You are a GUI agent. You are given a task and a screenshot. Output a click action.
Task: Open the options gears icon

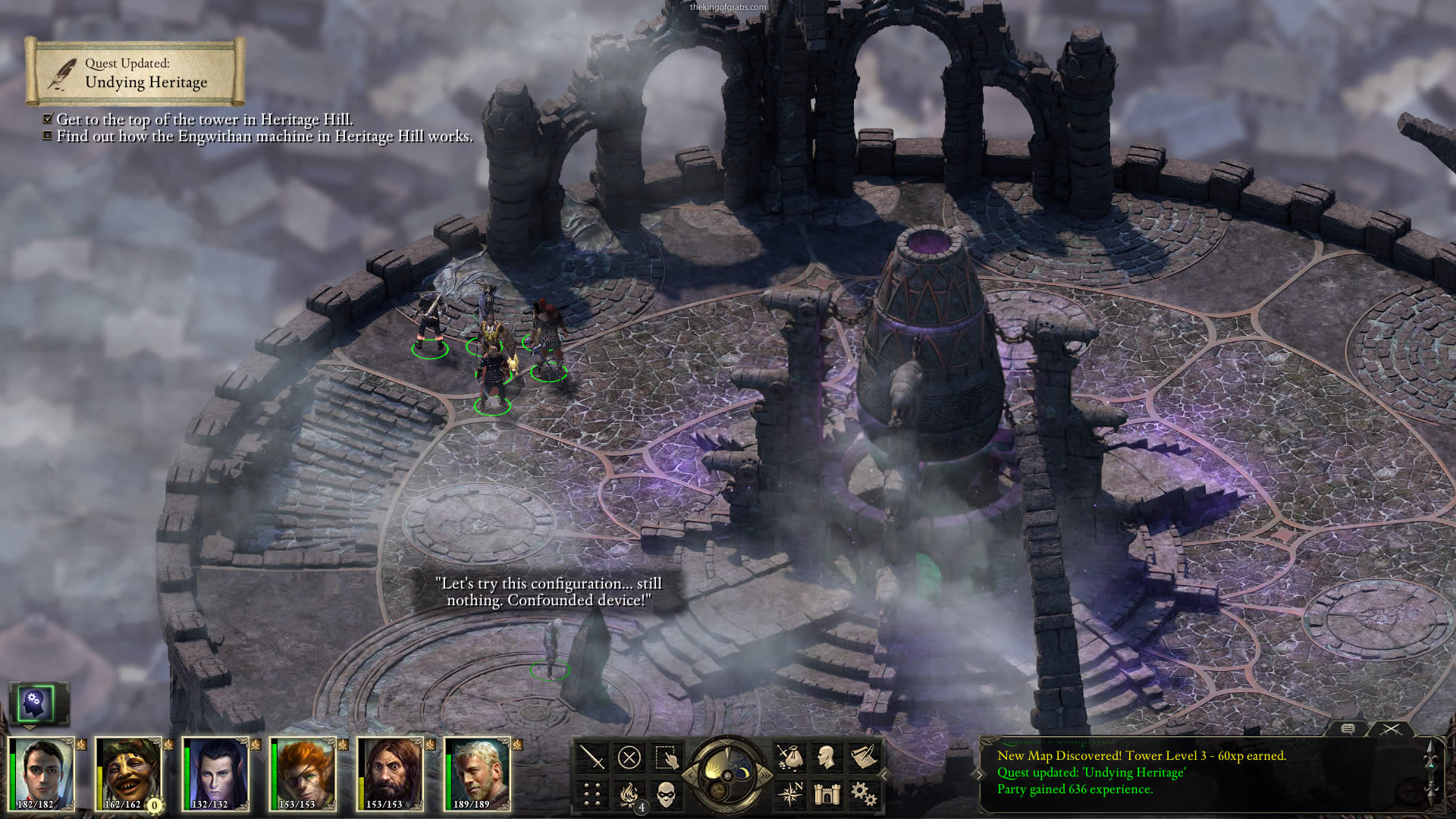pyautogui.click(x=863, y=794)
